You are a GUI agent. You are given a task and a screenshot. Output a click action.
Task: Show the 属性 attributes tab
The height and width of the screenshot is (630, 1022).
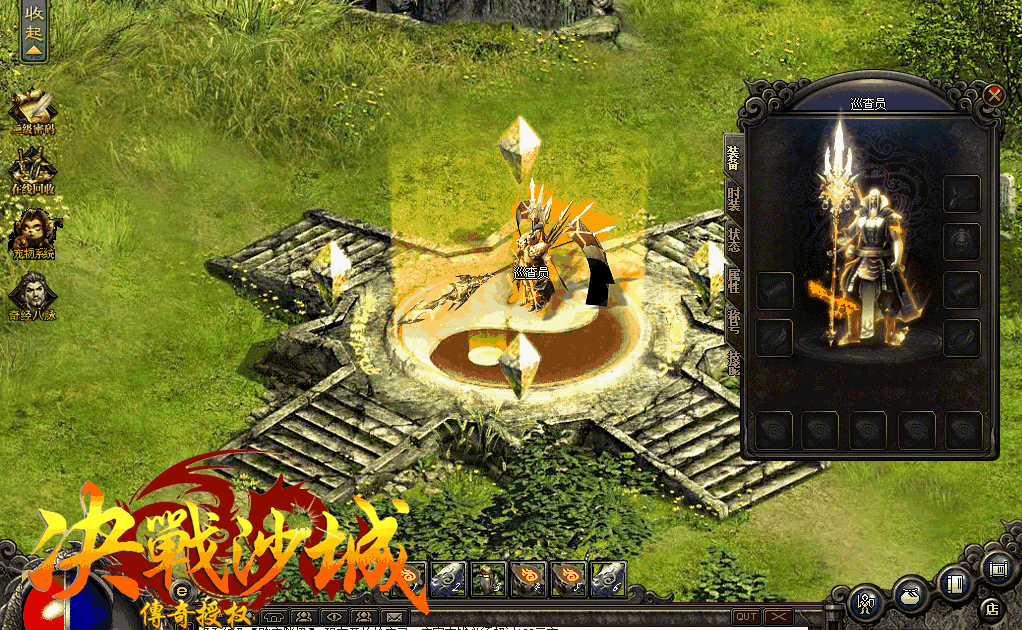coord(733,279)
